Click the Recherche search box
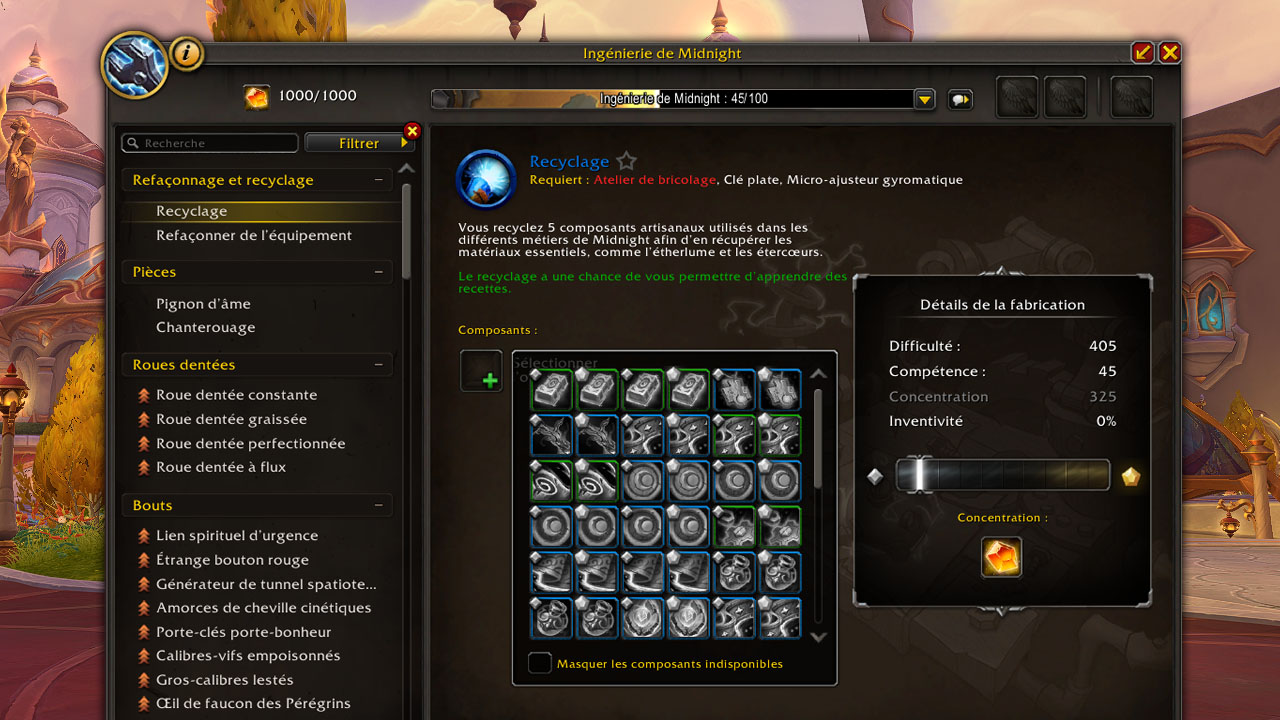This screenshot has width=1280, height=720. (x=210, y=143)
